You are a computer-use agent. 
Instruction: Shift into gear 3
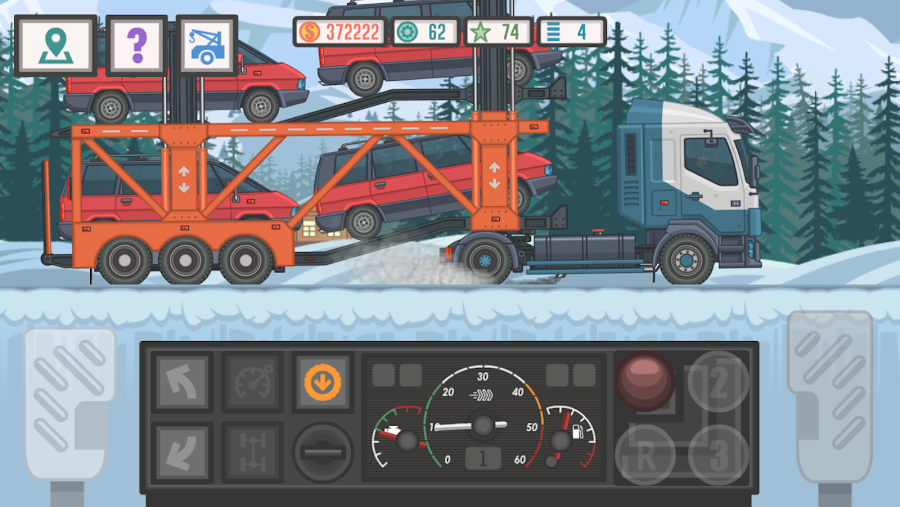click(x=719, y=454)
